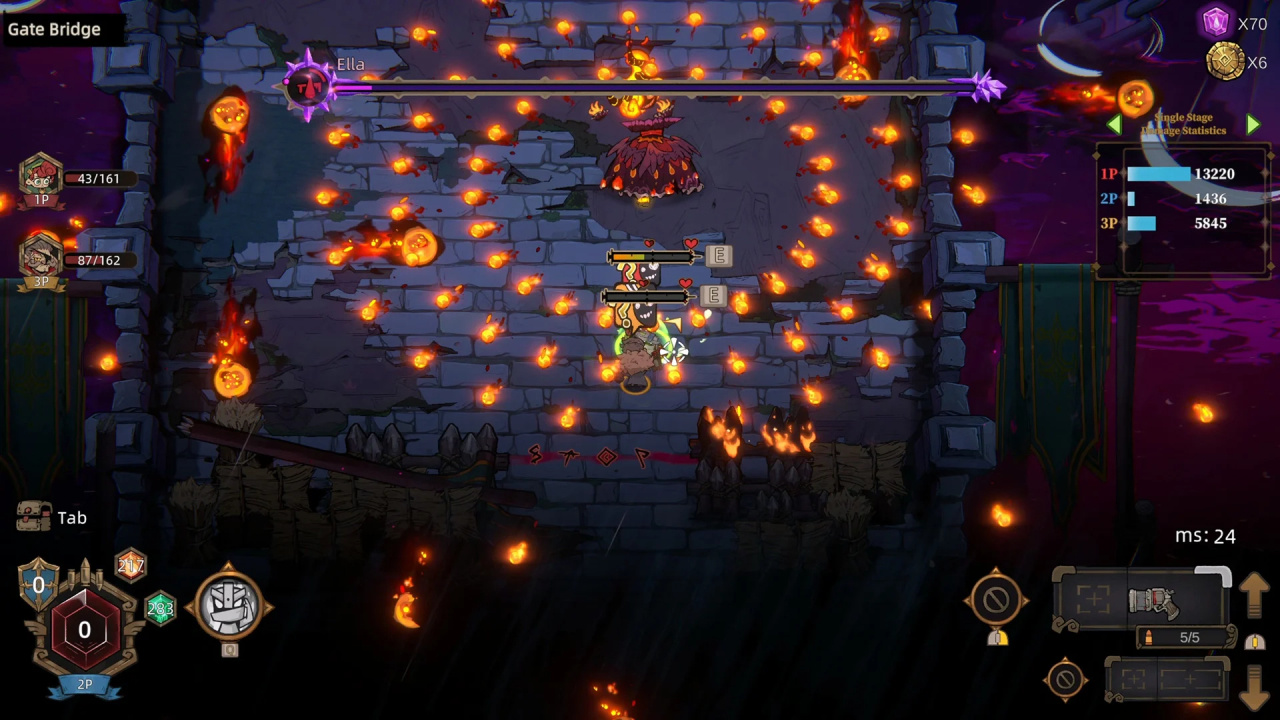Open the backpack chest icon
Viewport: 1280px width, 720px height.
coord(34,516)
